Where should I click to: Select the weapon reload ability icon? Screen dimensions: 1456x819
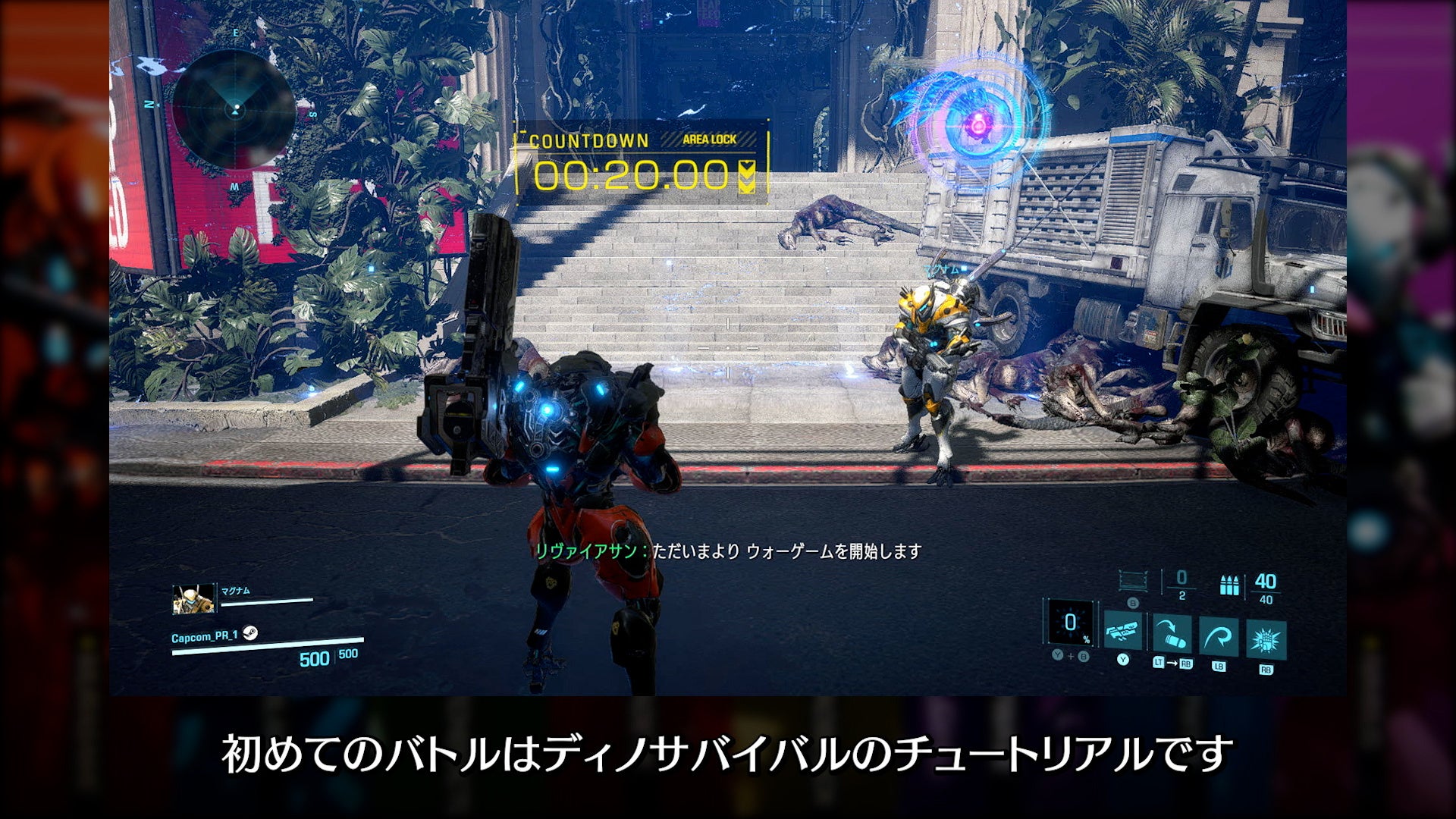[x=1123, y=632]
